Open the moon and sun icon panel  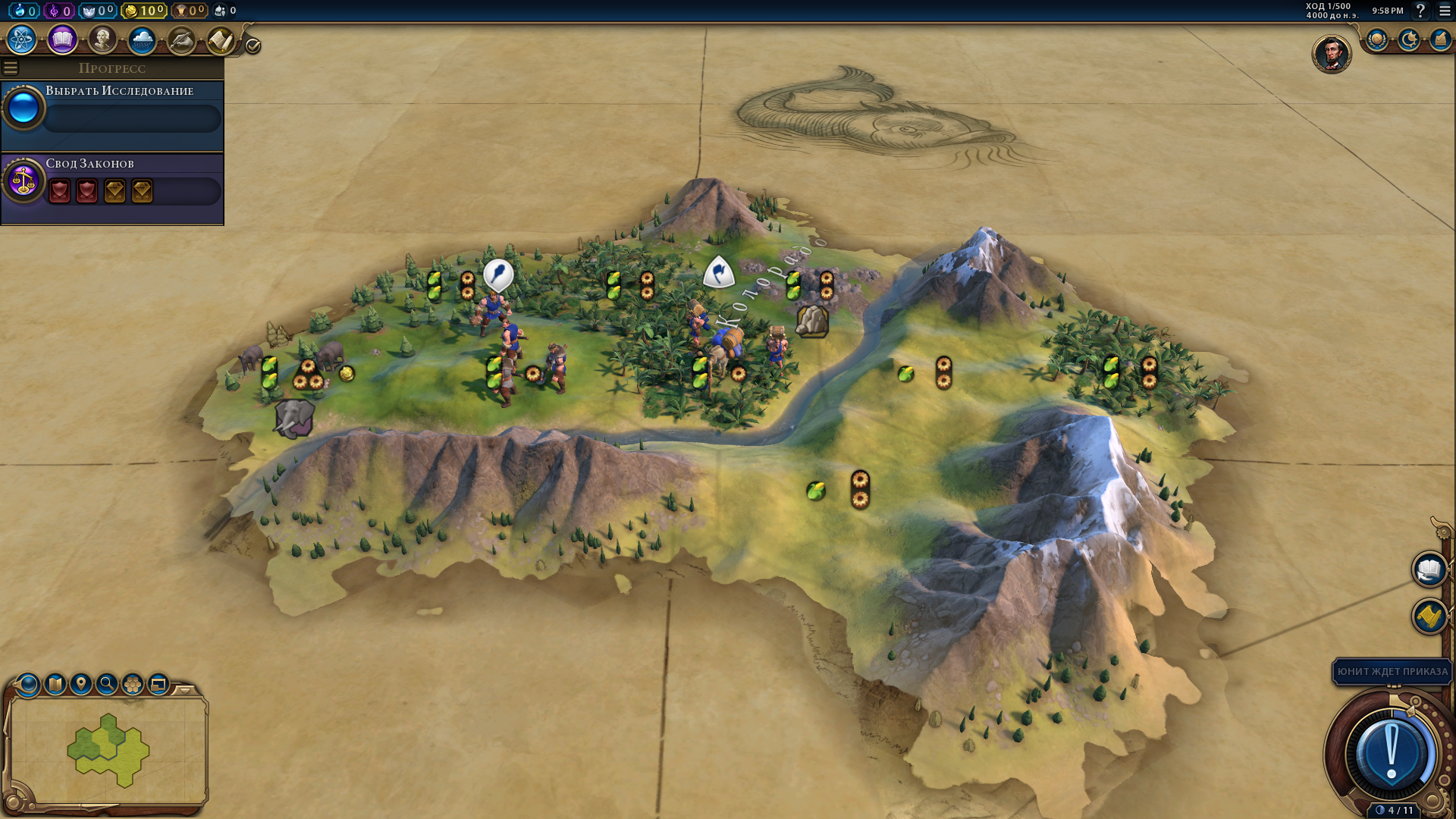(x=1408, y=39)
